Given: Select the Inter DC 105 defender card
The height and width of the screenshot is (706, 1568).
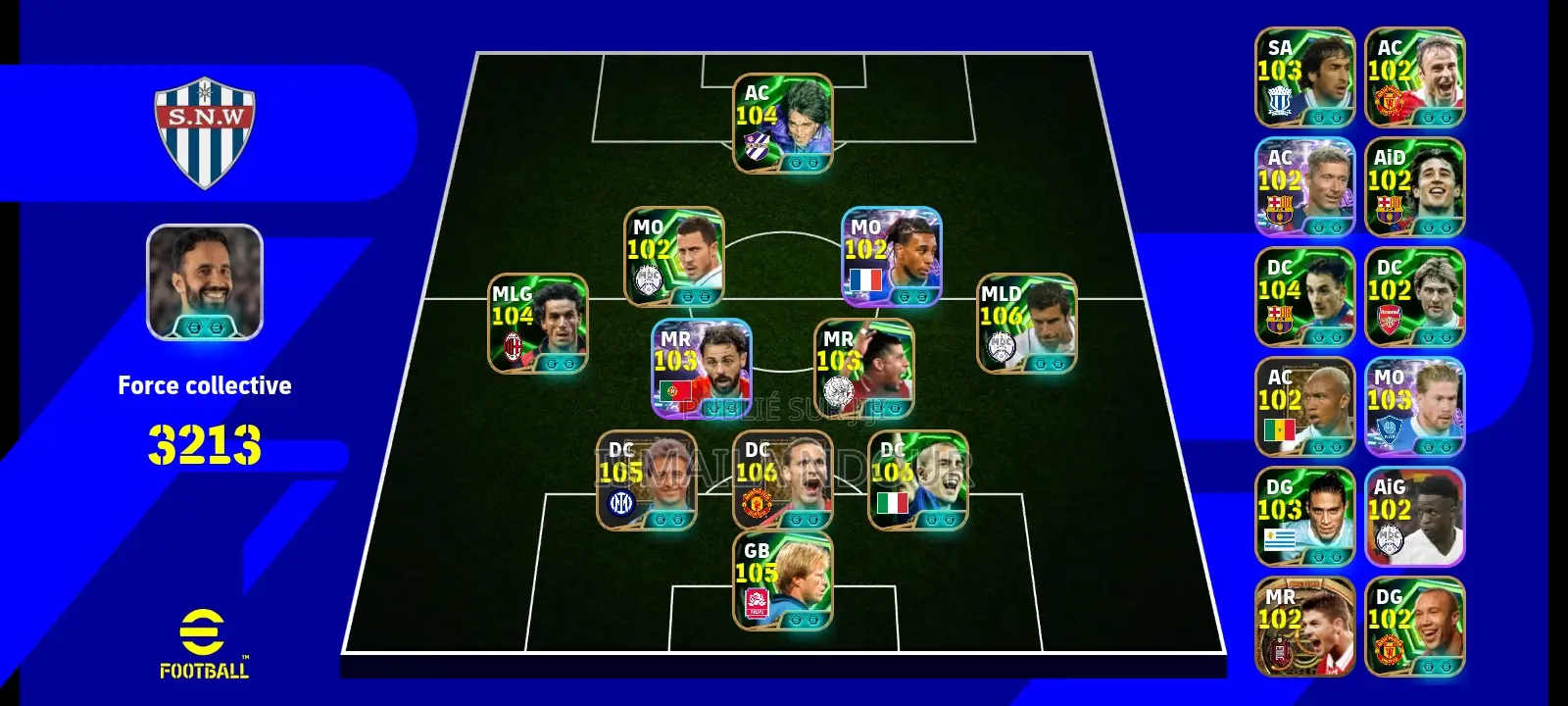Looking at the screenshot, I should point(647,480).
